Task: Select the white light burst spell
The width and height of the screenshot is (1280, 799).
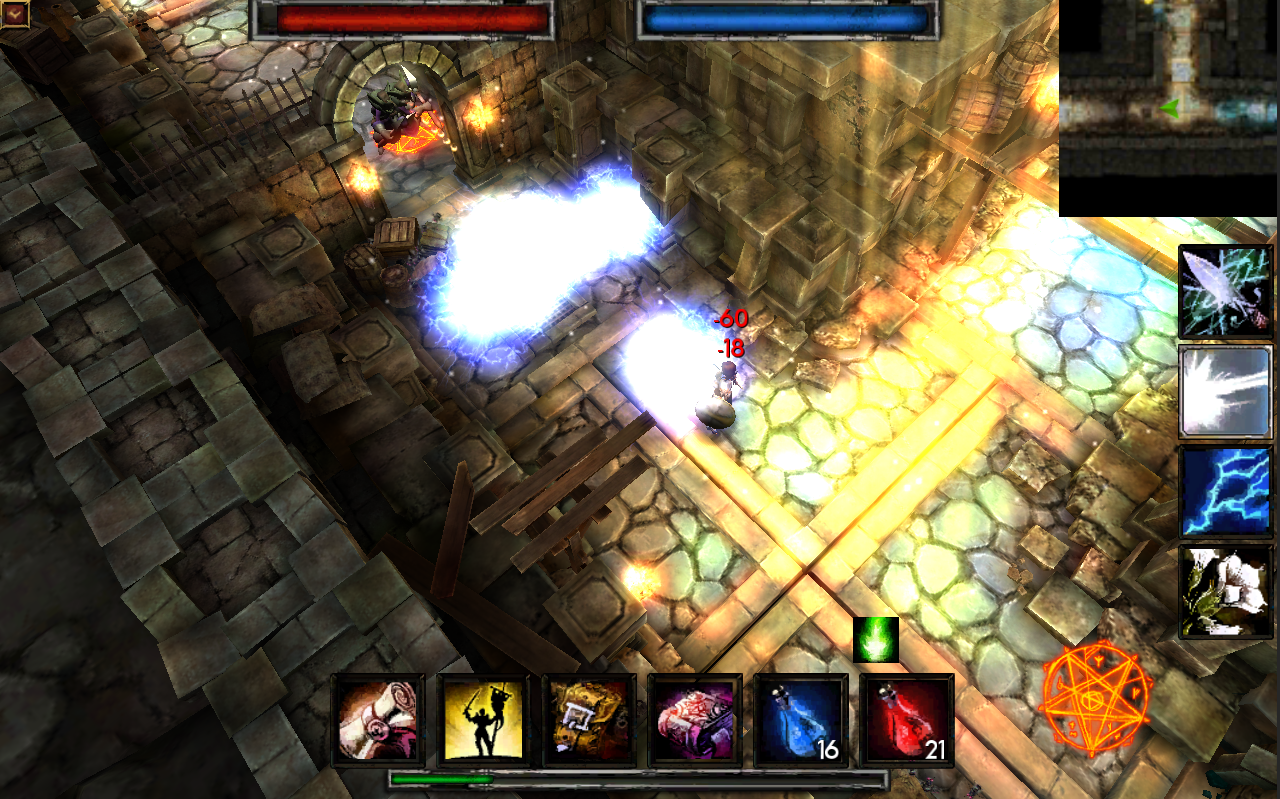Action: click(x=1226, y=392)
